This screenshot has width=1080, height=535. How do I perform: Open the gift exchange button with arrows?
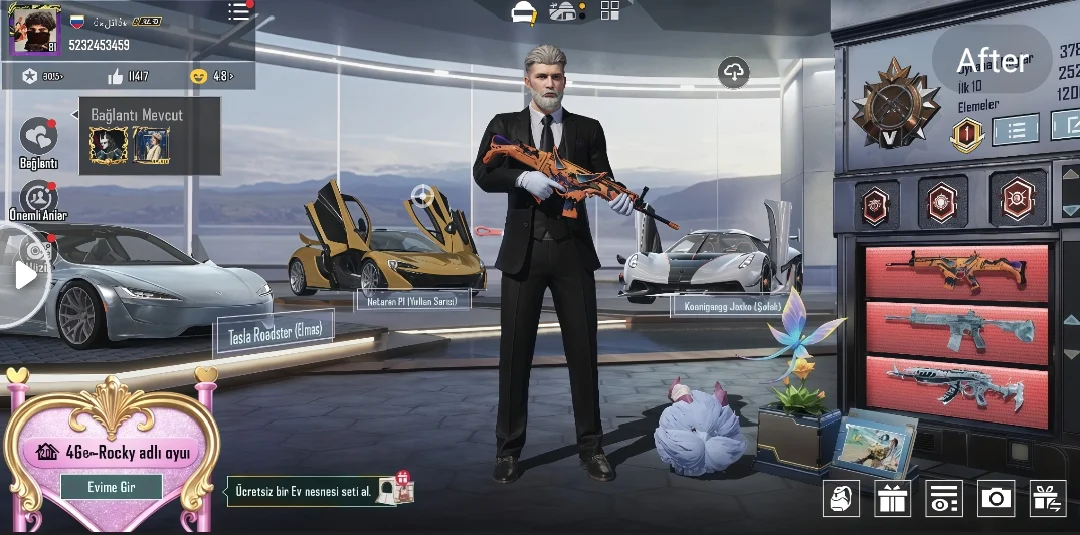pyautogui.click(x=1048, y=498)
